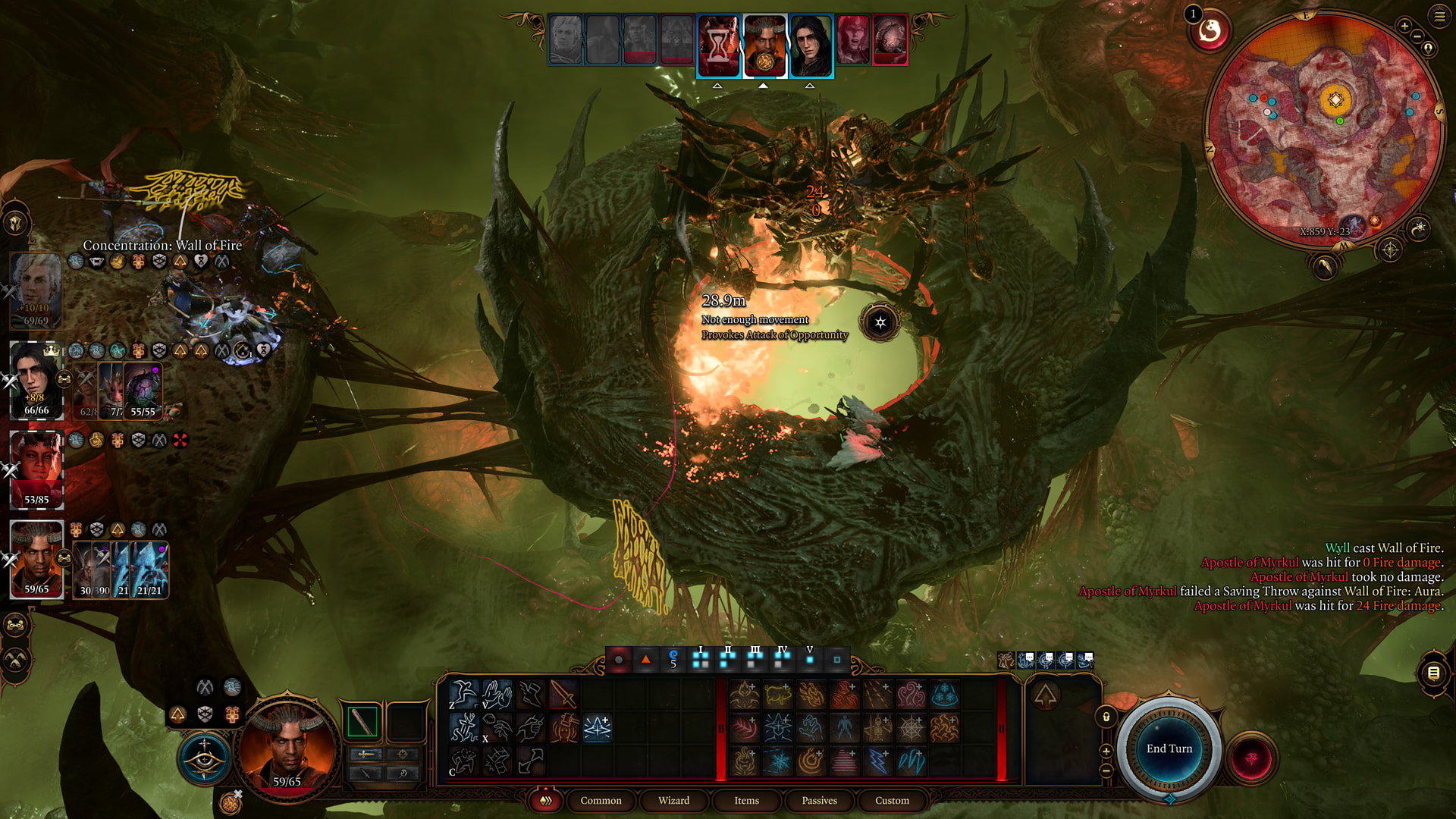Viewport: 1456px width, 819px height.
Task: Activate the Jump action icon
Action: tap(463, 693)
